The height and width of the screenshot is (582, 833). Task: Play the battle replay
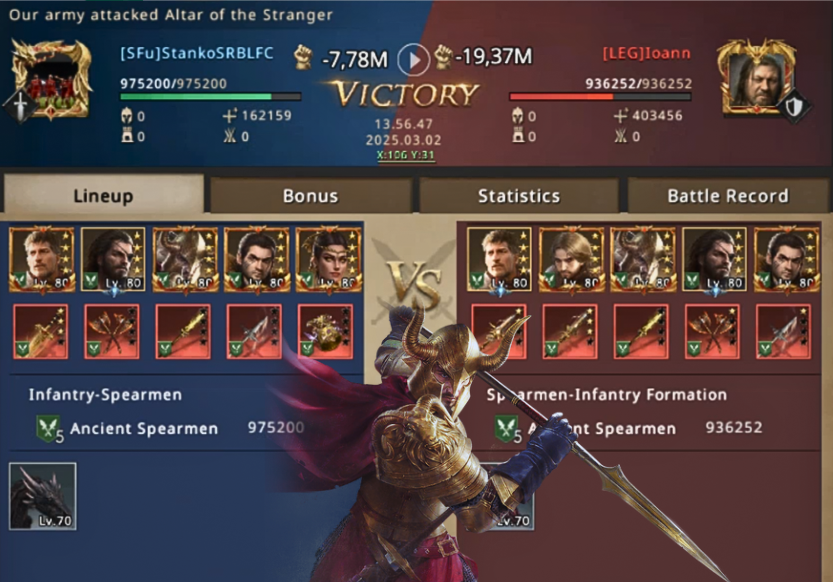click(413, 60)
